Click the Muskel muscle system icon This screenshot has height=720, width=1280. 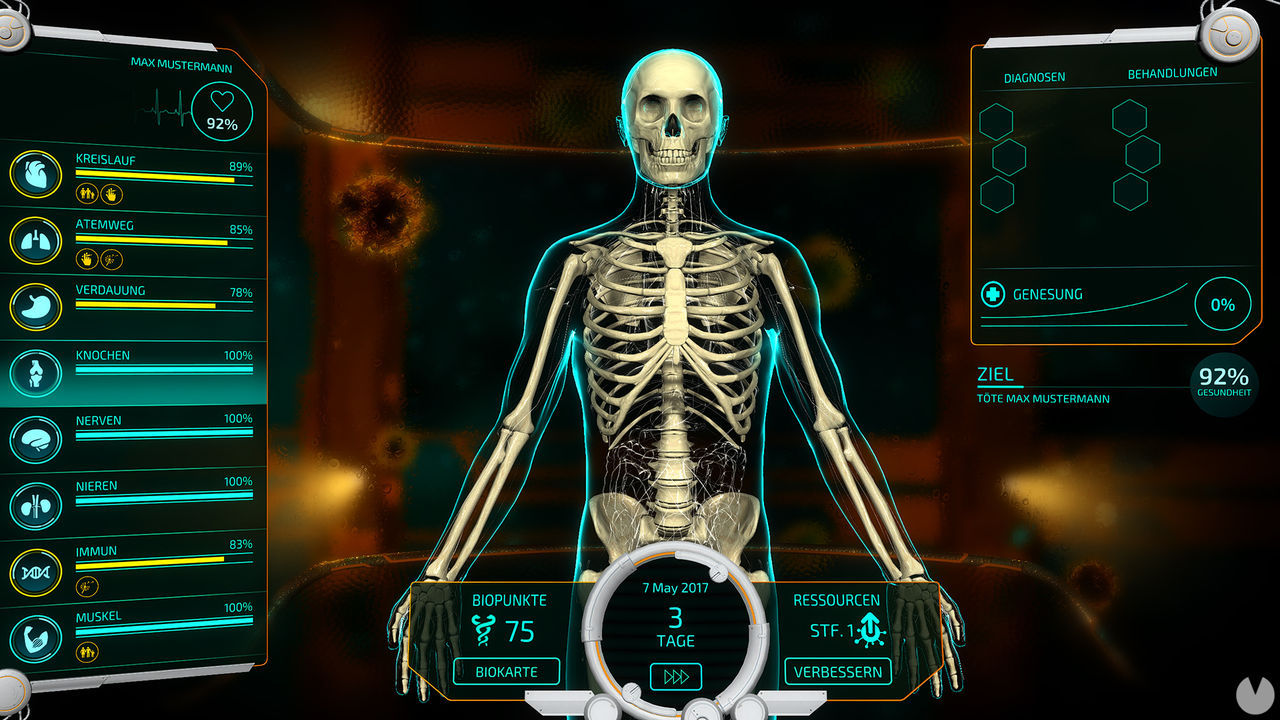click(35, 636)
